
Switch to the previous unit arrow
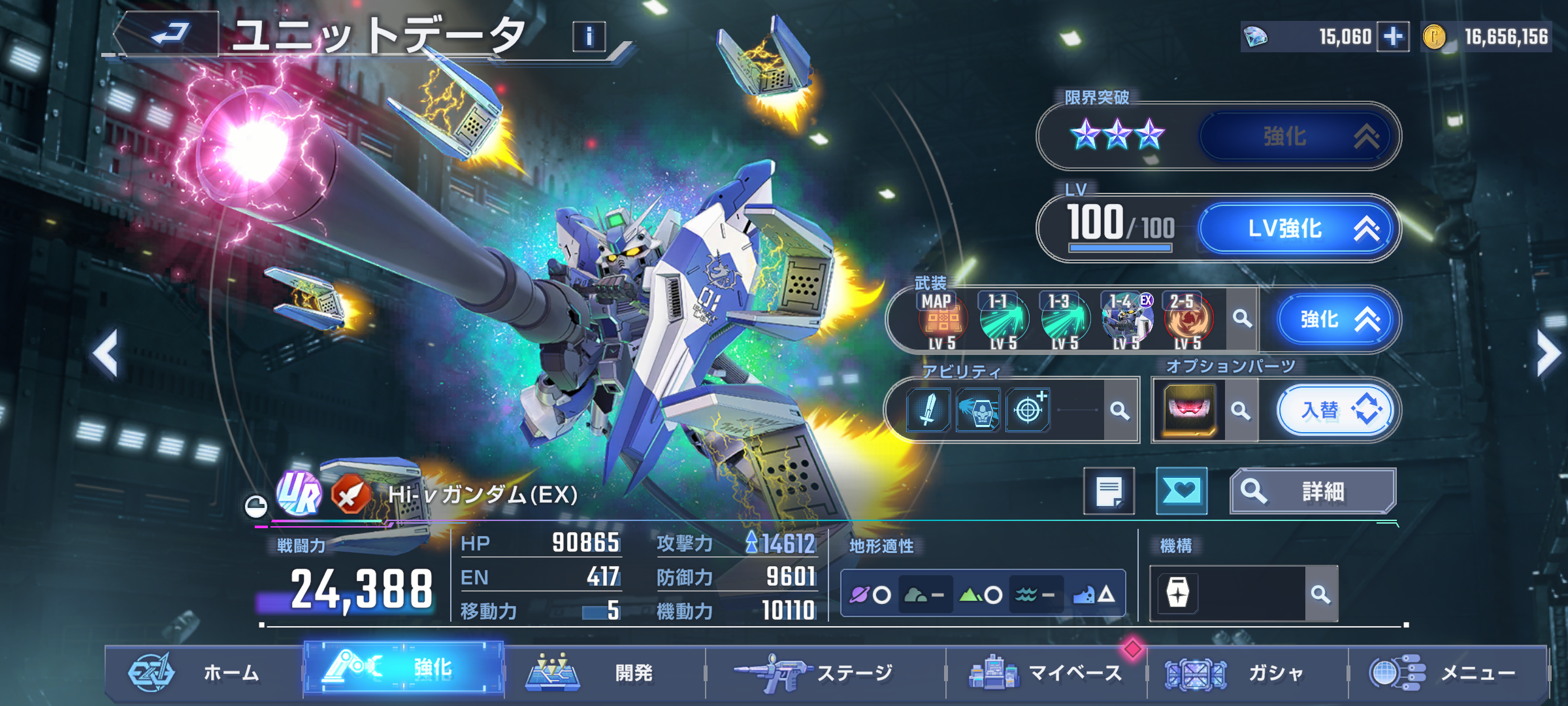coord(106,354)
